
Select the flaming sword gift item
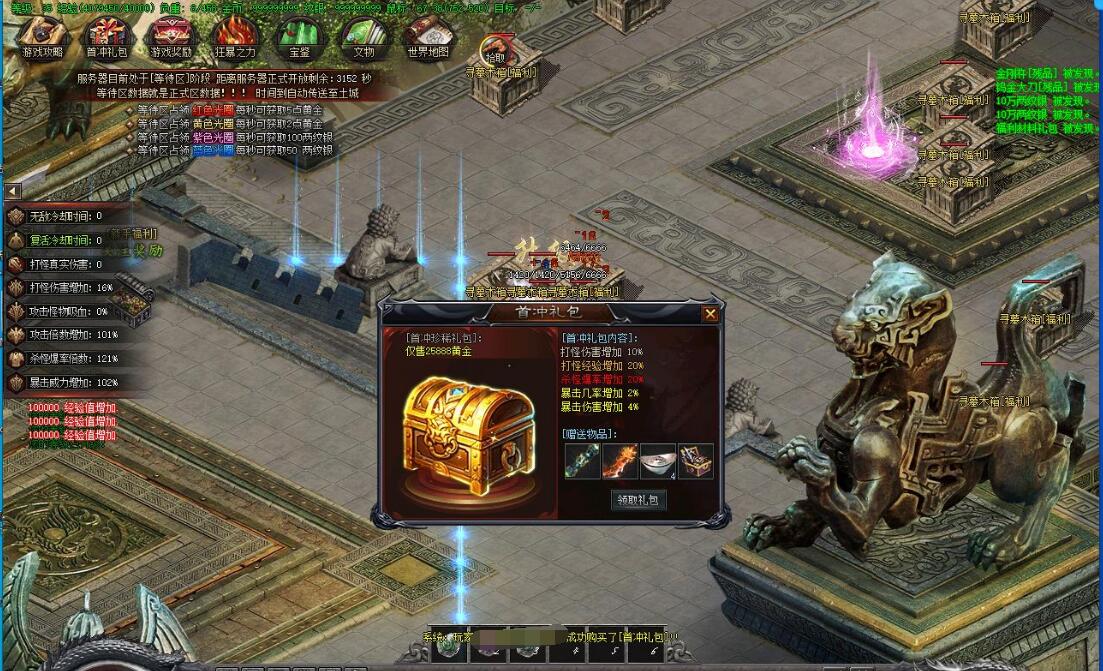point(620,461)
